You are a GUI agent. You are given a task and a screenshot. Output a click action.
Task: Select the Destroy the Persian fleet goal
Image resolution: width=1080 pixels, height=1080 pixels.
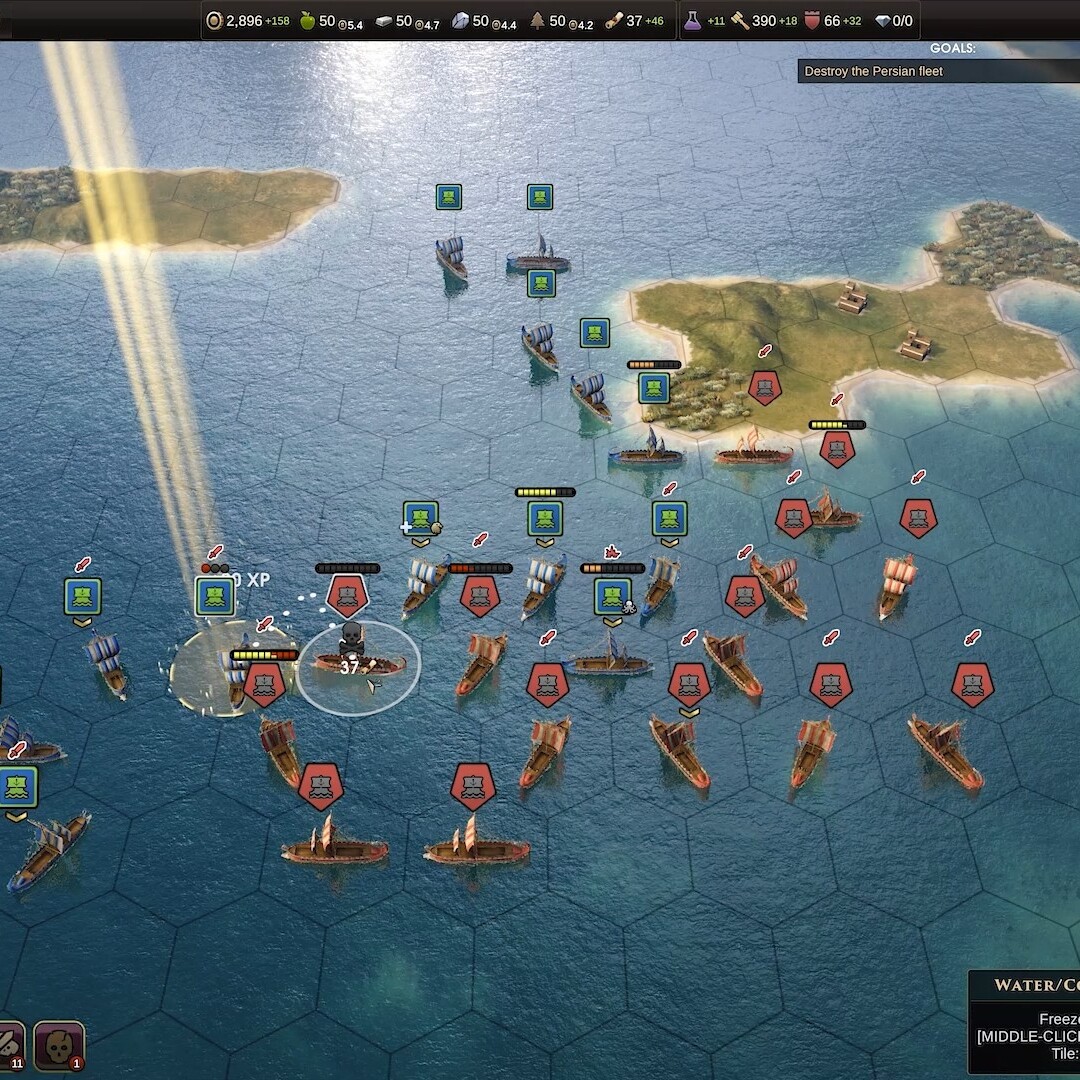(874, 71)
